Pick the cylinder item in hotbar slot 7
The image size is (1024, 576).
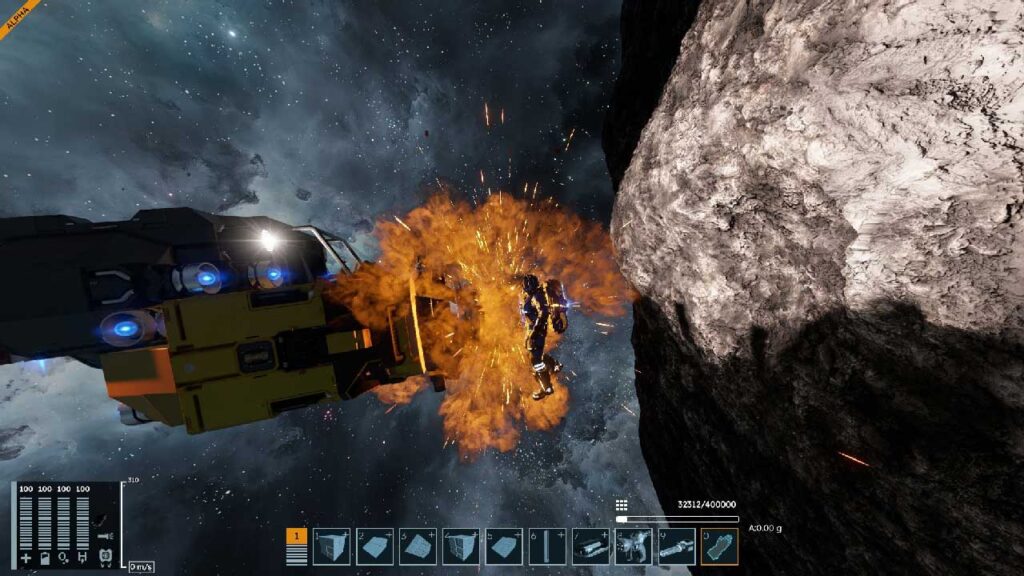click(590, 547)
